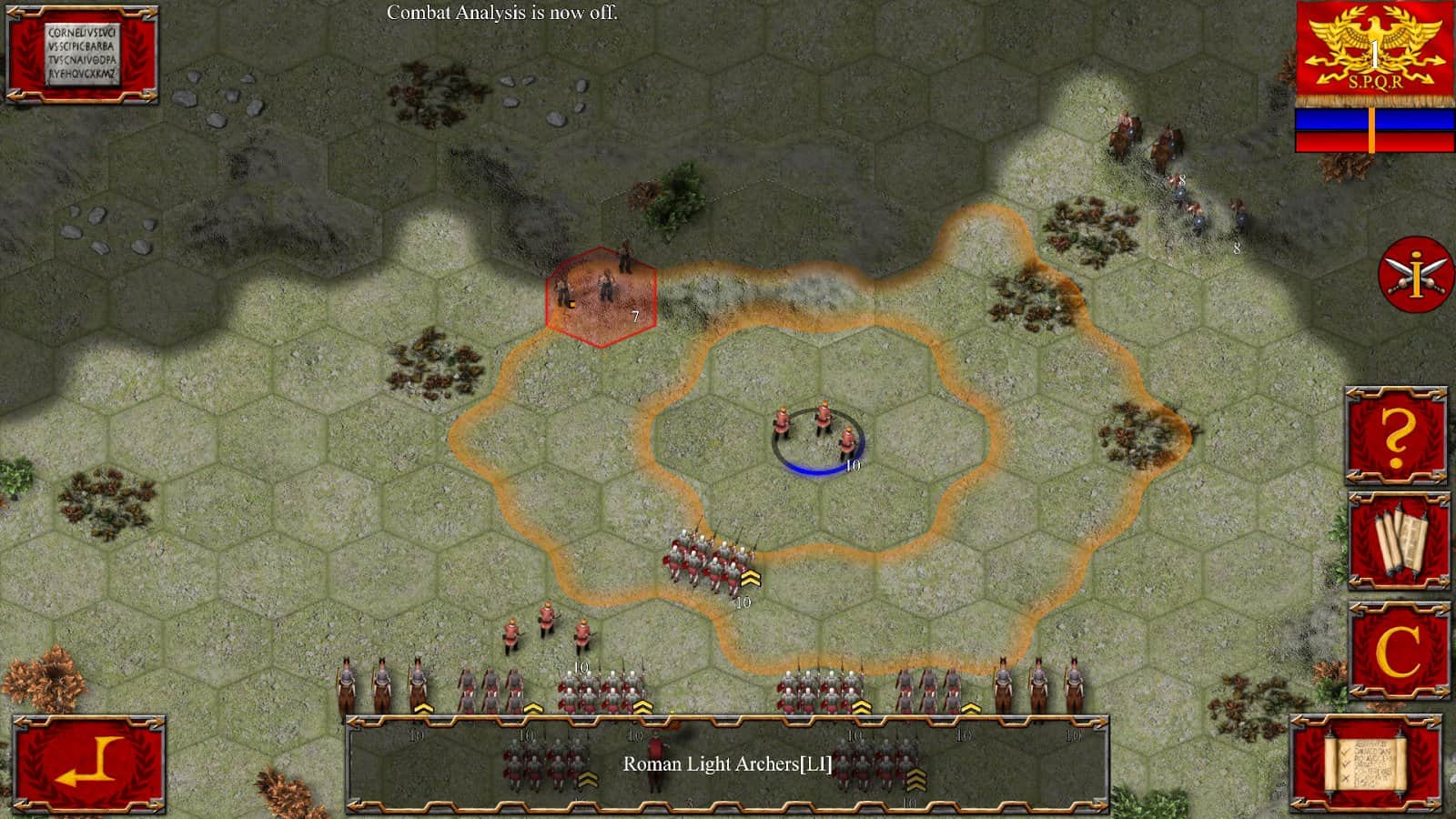
Task: Select the Roman cavalry at the bottom left
Action: (382, 687)
